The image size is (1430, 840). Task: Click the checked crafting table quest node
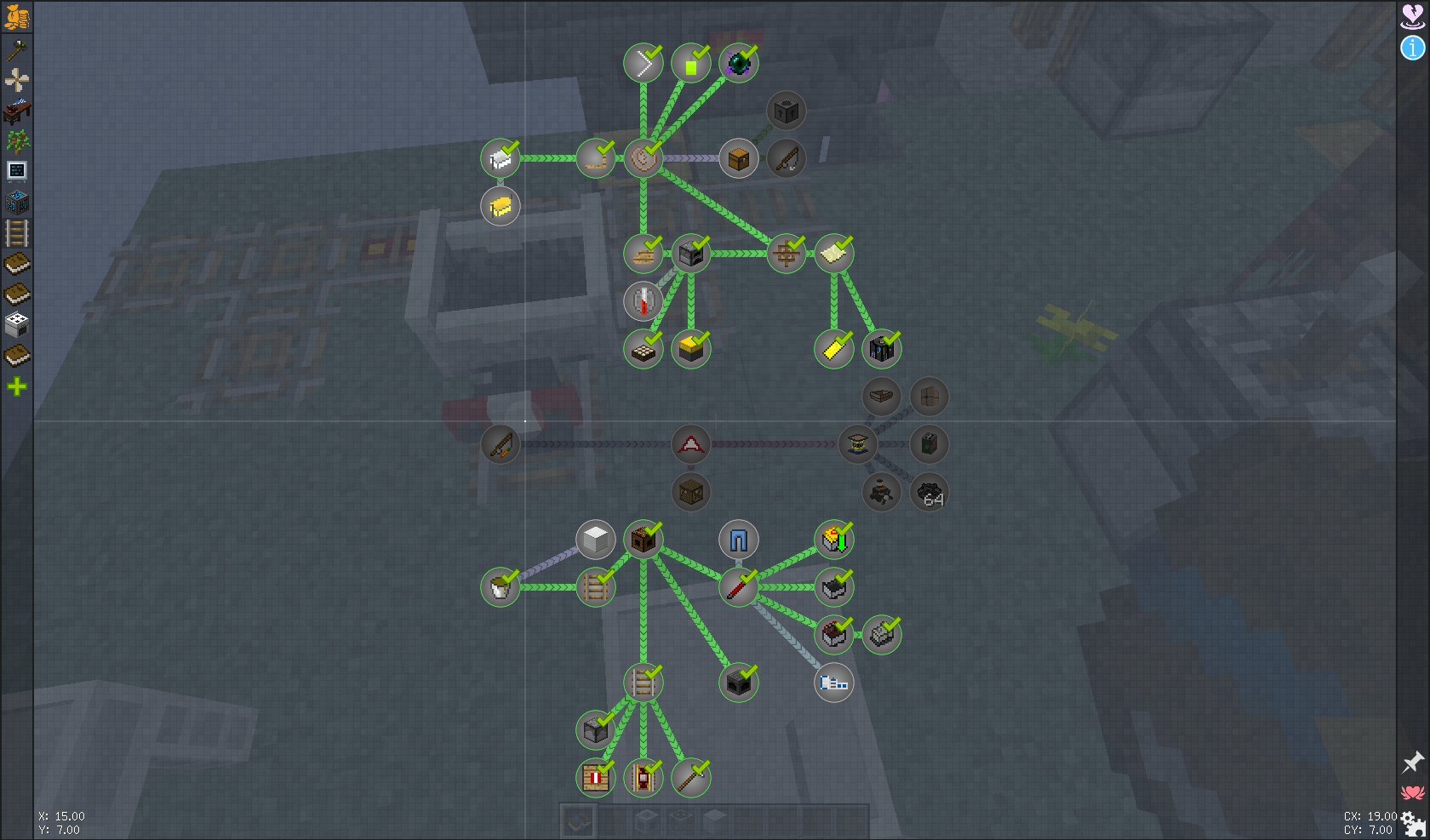point(644,540)
